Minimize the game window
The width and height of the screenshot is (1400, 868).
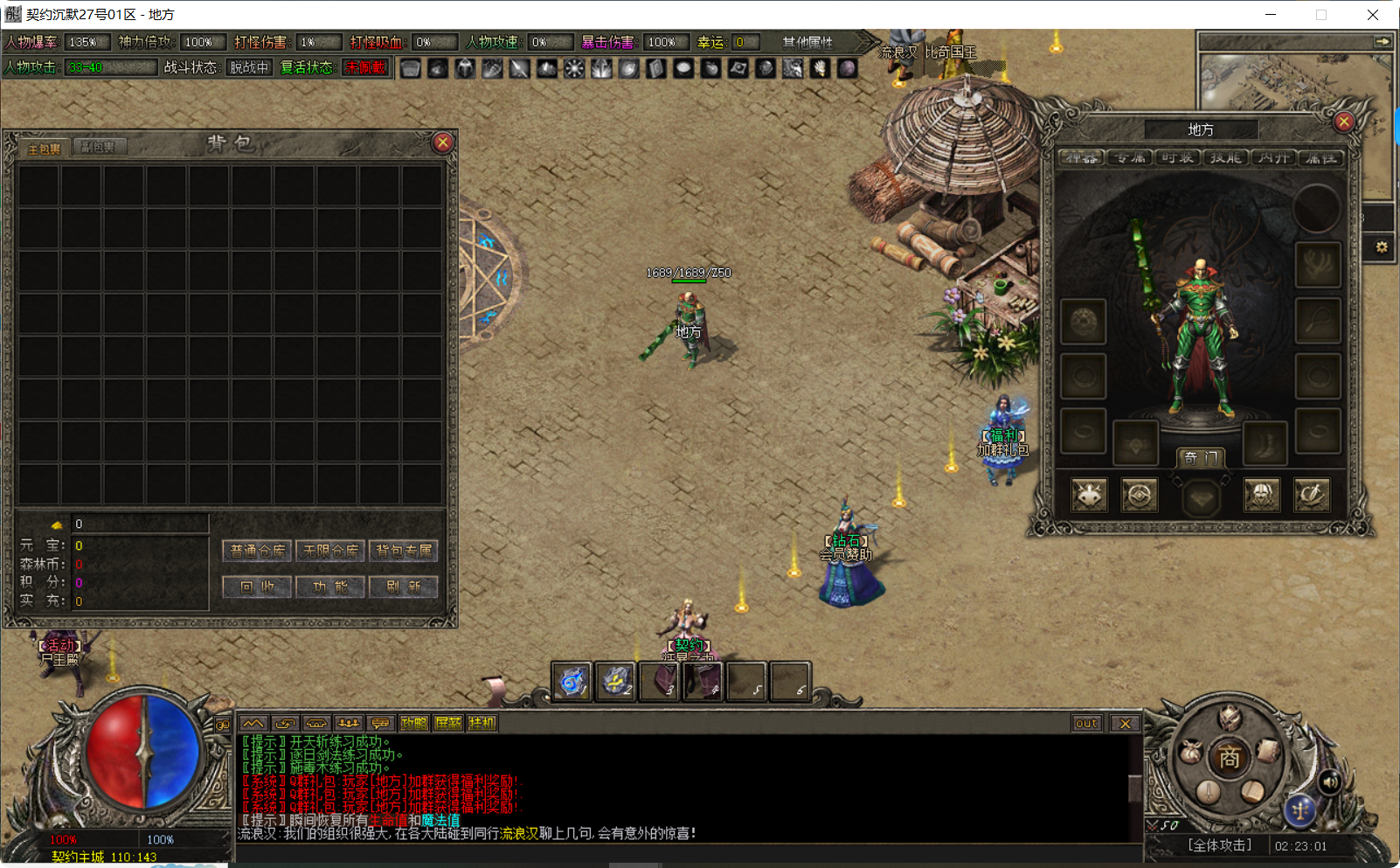[1271, 15]
